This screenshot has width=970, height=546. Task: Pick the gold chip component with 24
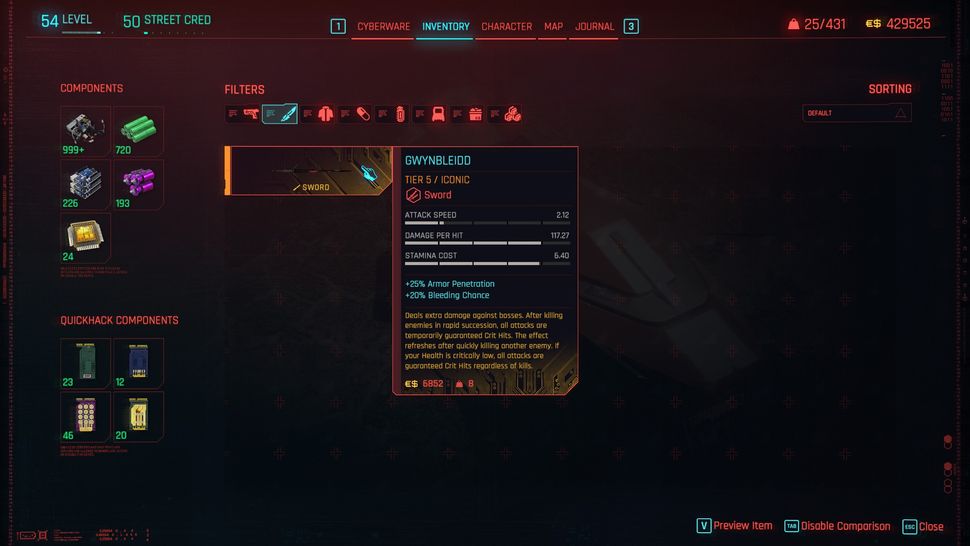coord(85,237)
